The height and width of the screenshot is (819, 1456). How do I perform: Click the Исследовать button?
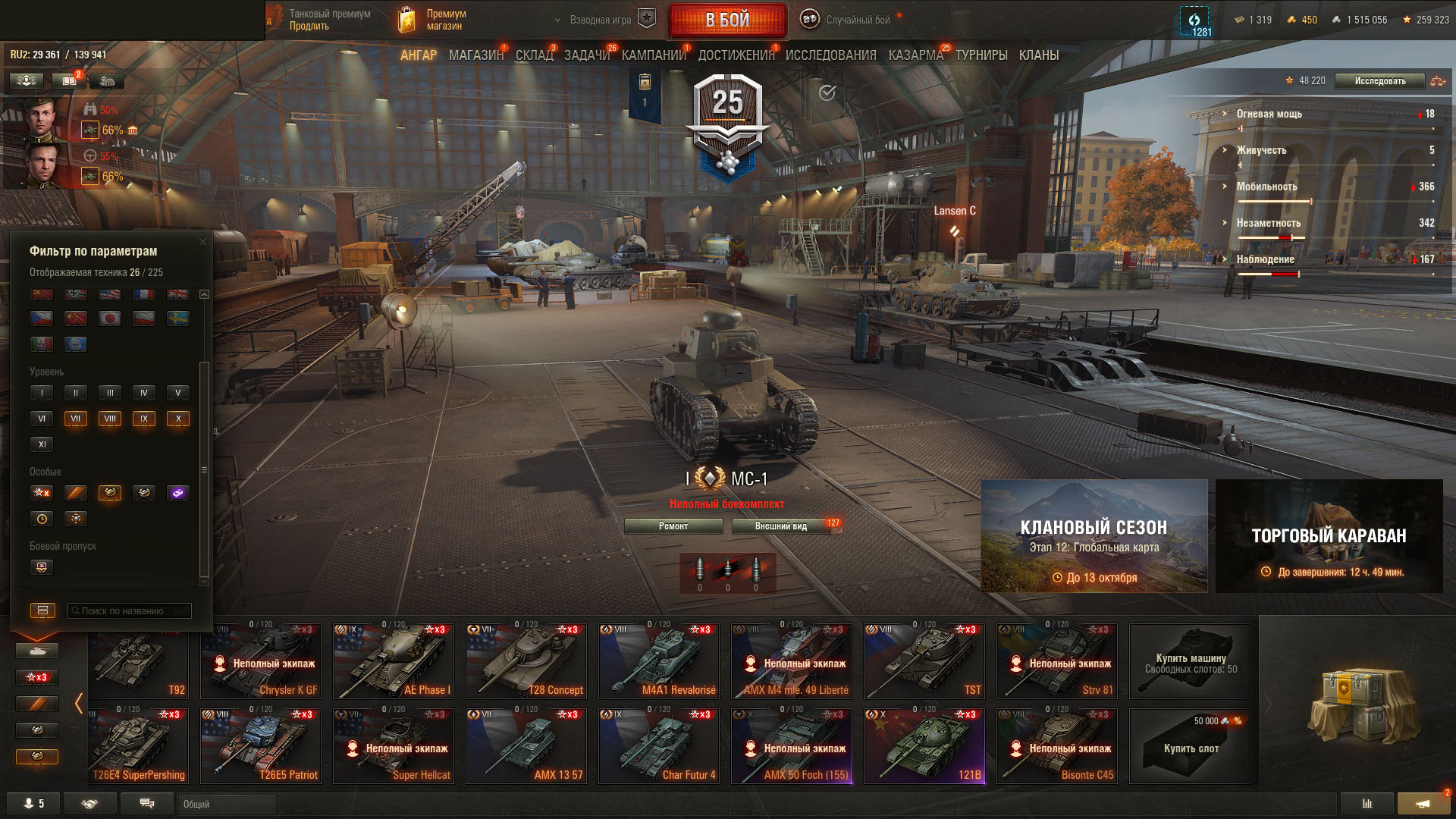[1379, 81]
